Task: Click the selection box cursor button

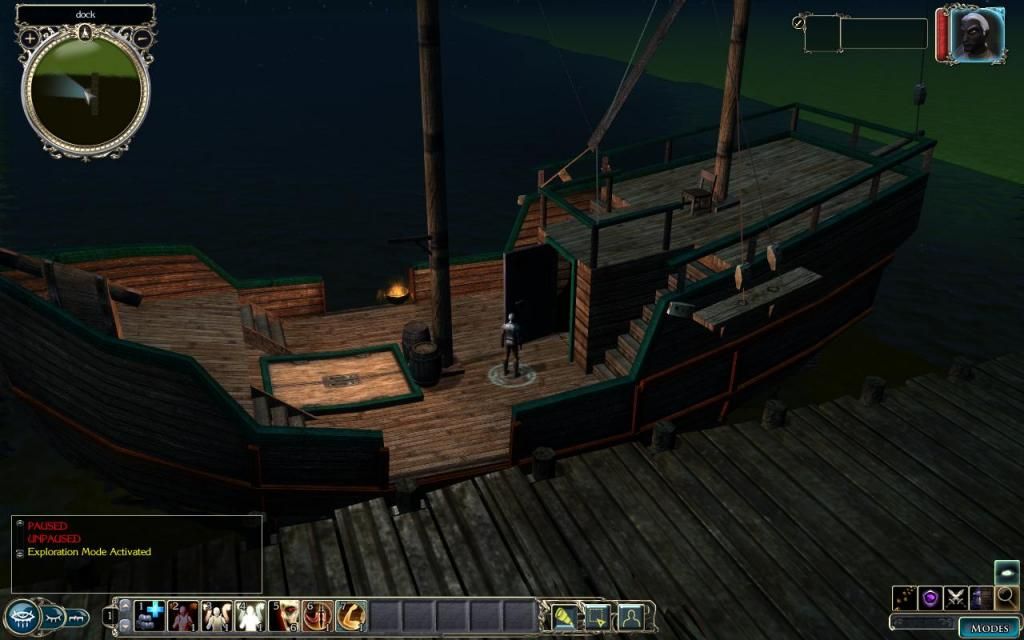Action: pyautogui.click(x=597, y=615)
